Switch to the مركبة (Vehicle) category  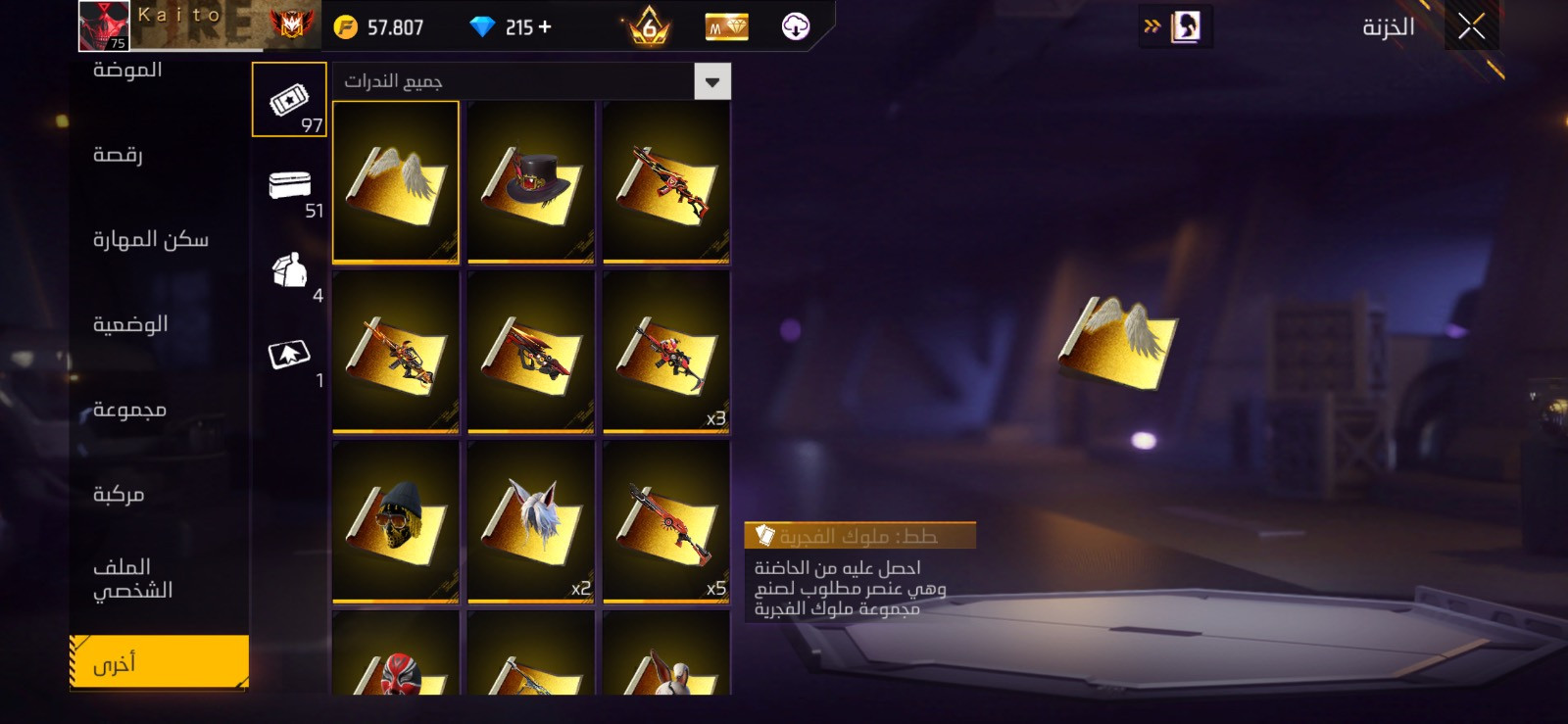(119, 494)
